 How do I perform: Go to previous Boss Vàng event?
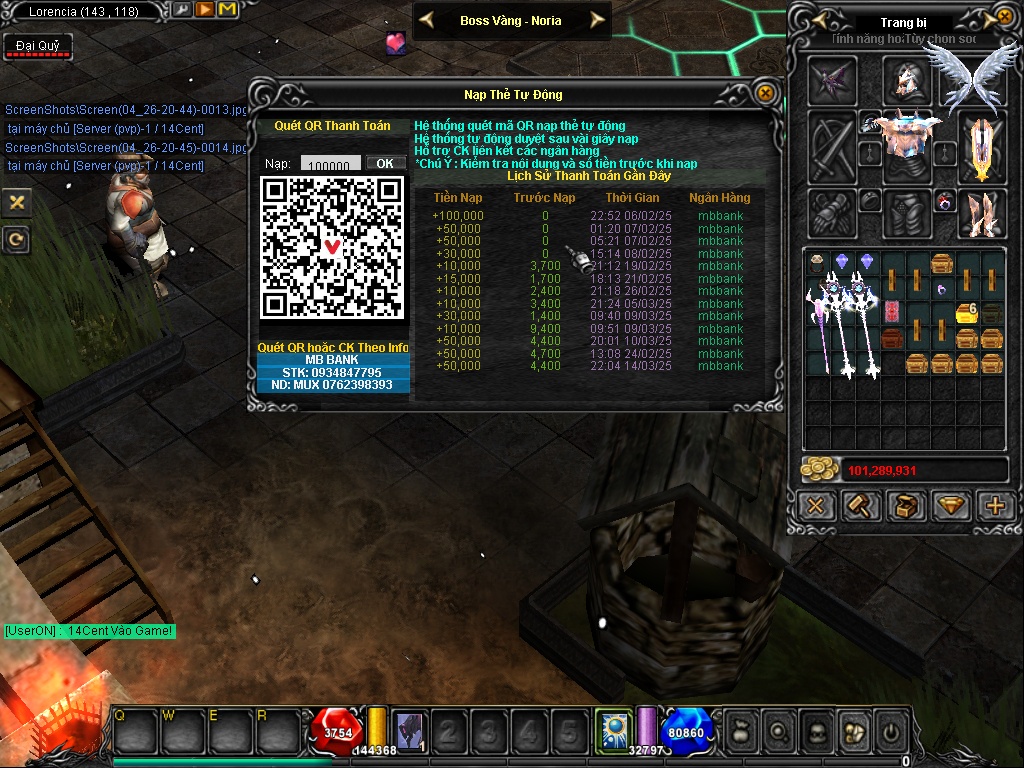click(x=426, y=20)
